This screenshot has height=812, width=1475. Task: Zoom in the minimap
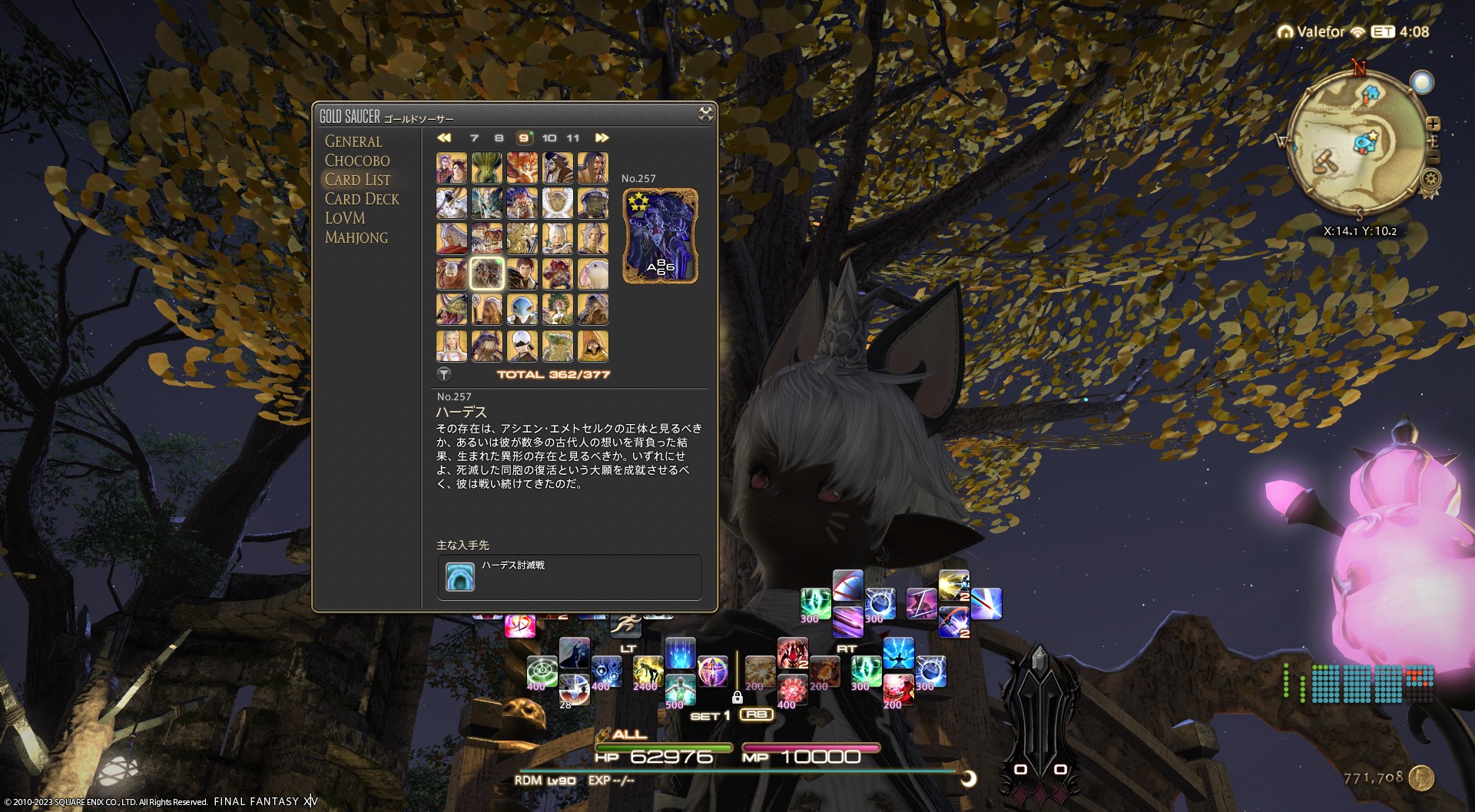(x=1433, y=124)
